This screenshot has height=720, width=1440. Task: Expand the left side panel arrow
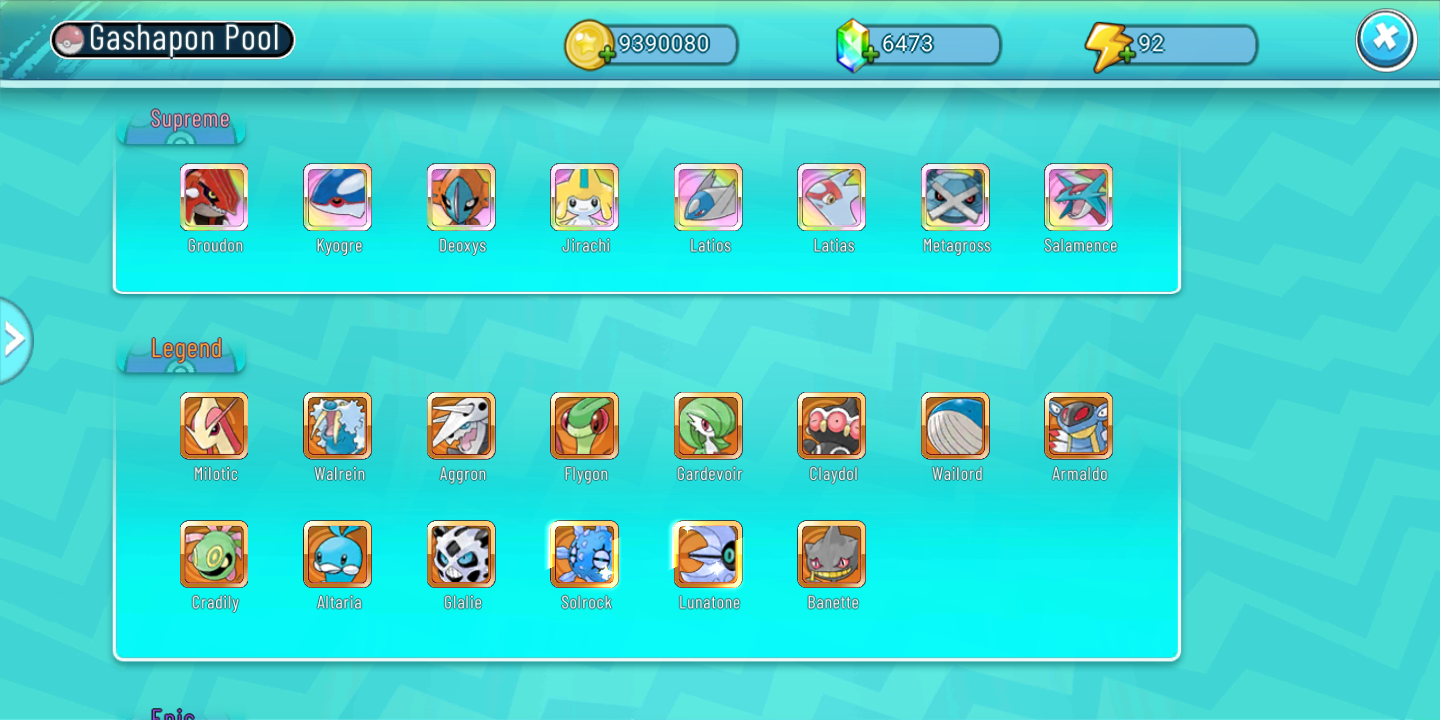(16, 340)
